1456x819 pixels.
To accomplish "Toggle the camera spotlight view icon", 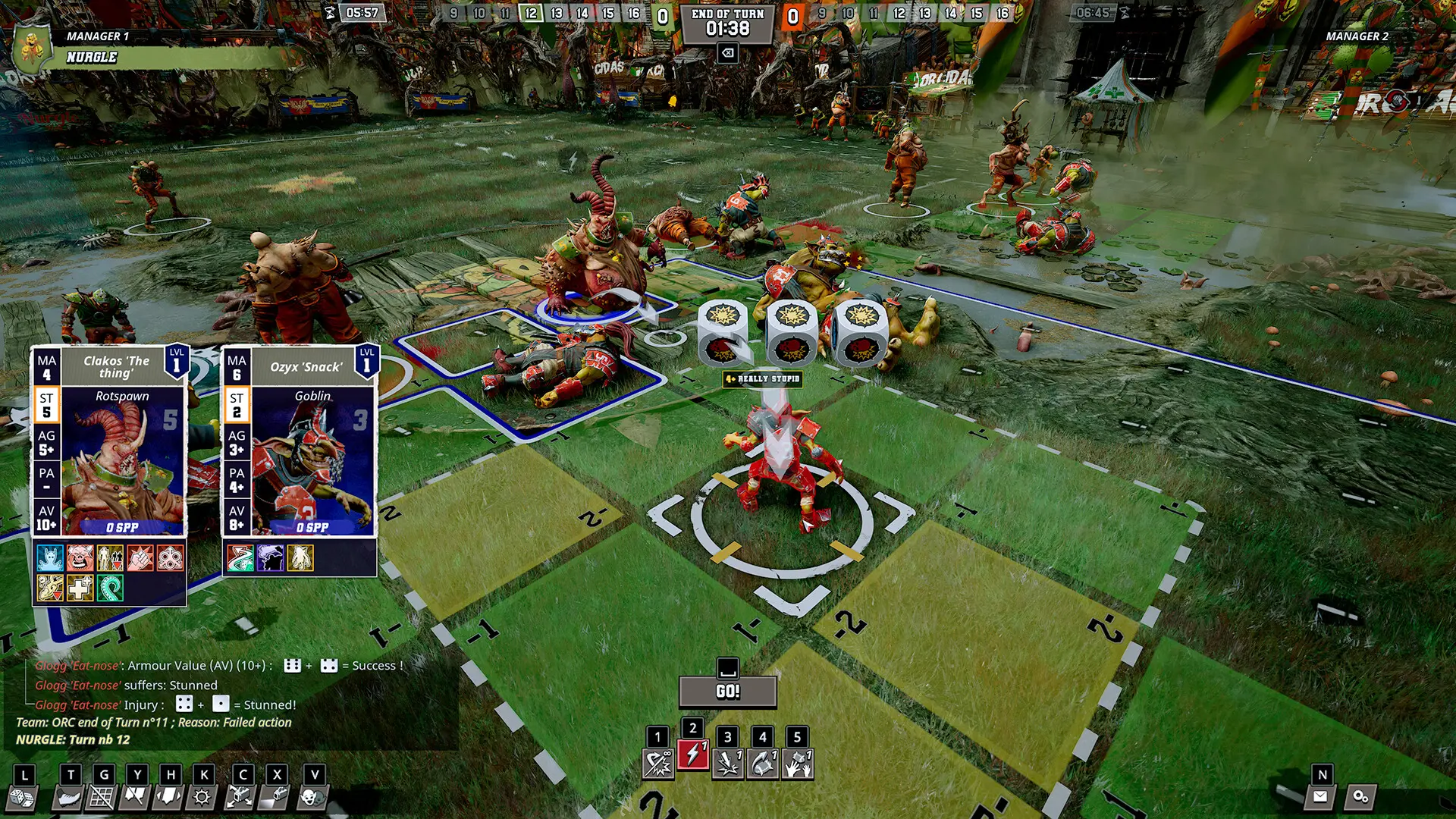I will click(275, 798).
